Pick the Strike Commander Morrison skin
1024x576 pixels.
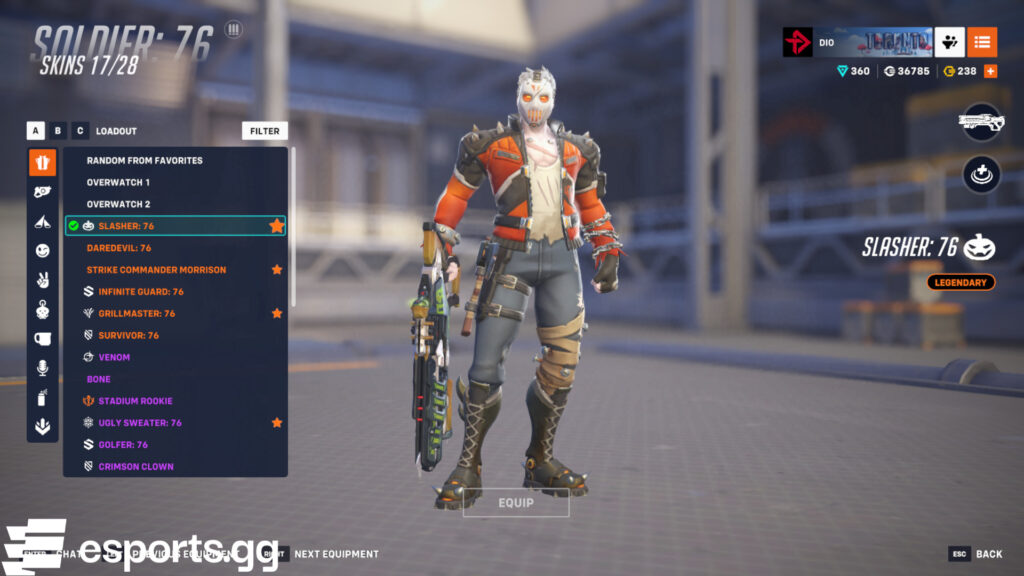(156, 270)
